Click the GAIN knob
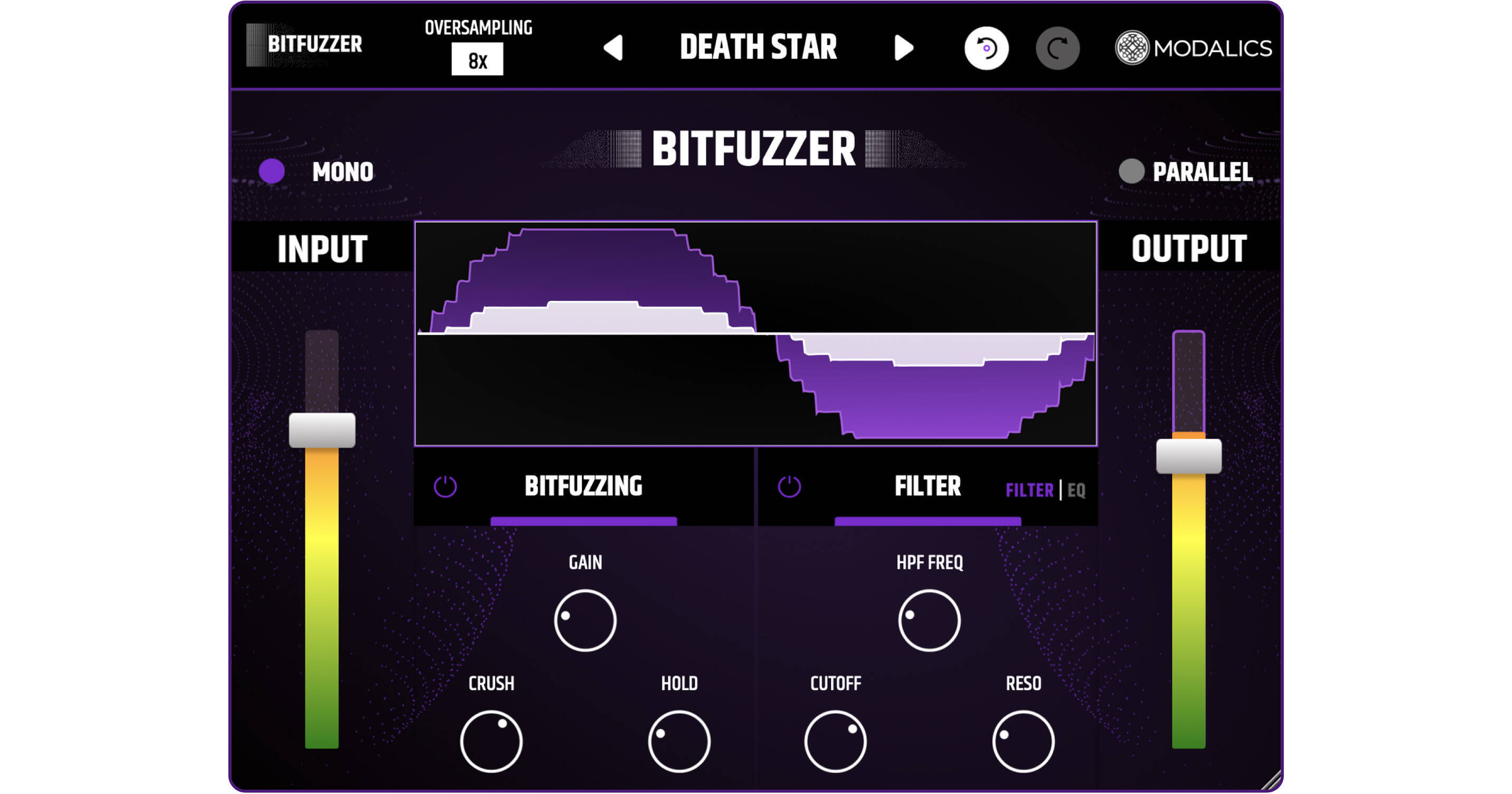This screenshot has height=794, width=1512. point(585,619)
